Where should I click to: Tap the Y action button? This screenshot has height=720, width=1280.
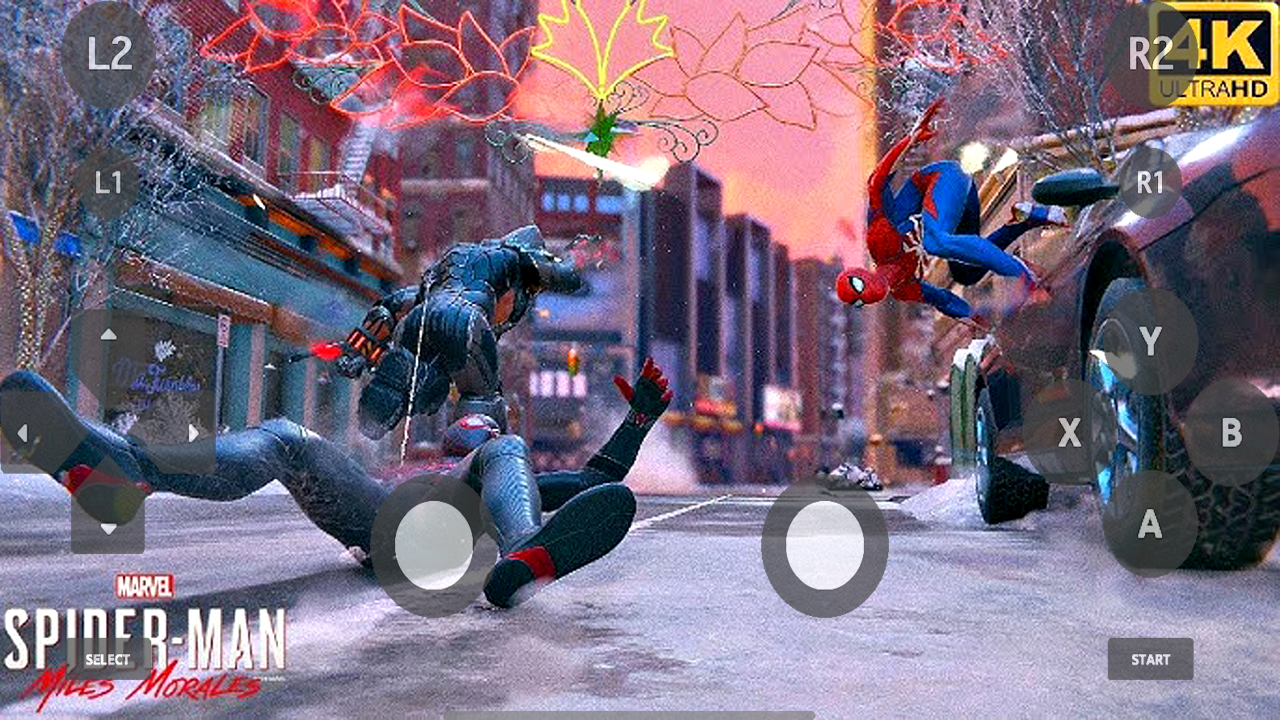click(x=1148, y=340)
